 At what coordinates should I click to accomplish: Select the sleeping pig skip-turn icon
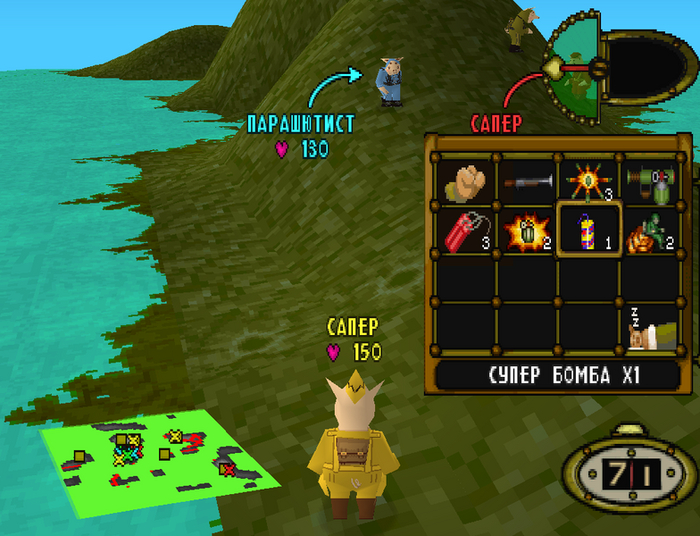(x=652, y=329)
